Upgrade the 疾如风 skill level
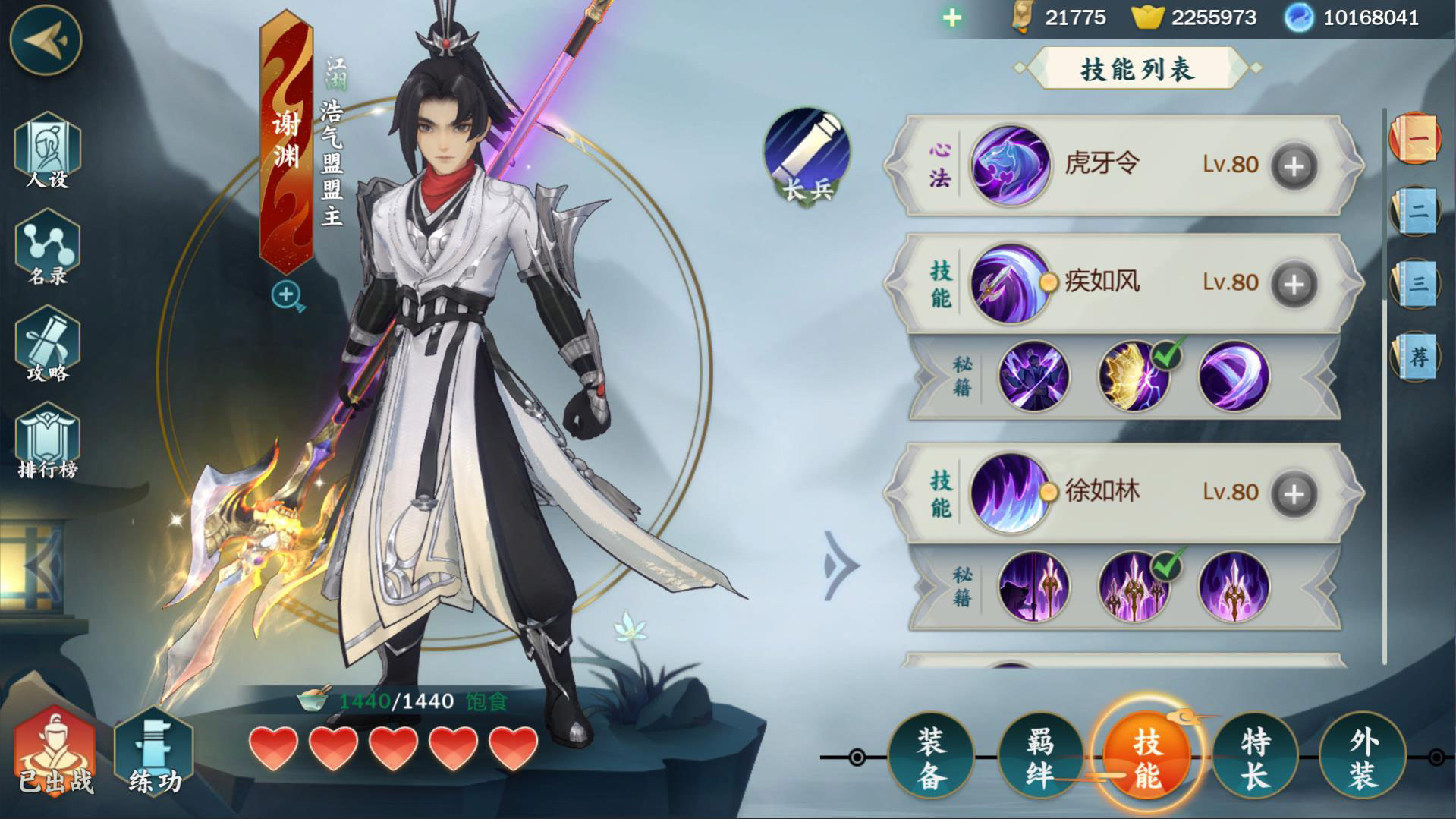 (1294, 284)
